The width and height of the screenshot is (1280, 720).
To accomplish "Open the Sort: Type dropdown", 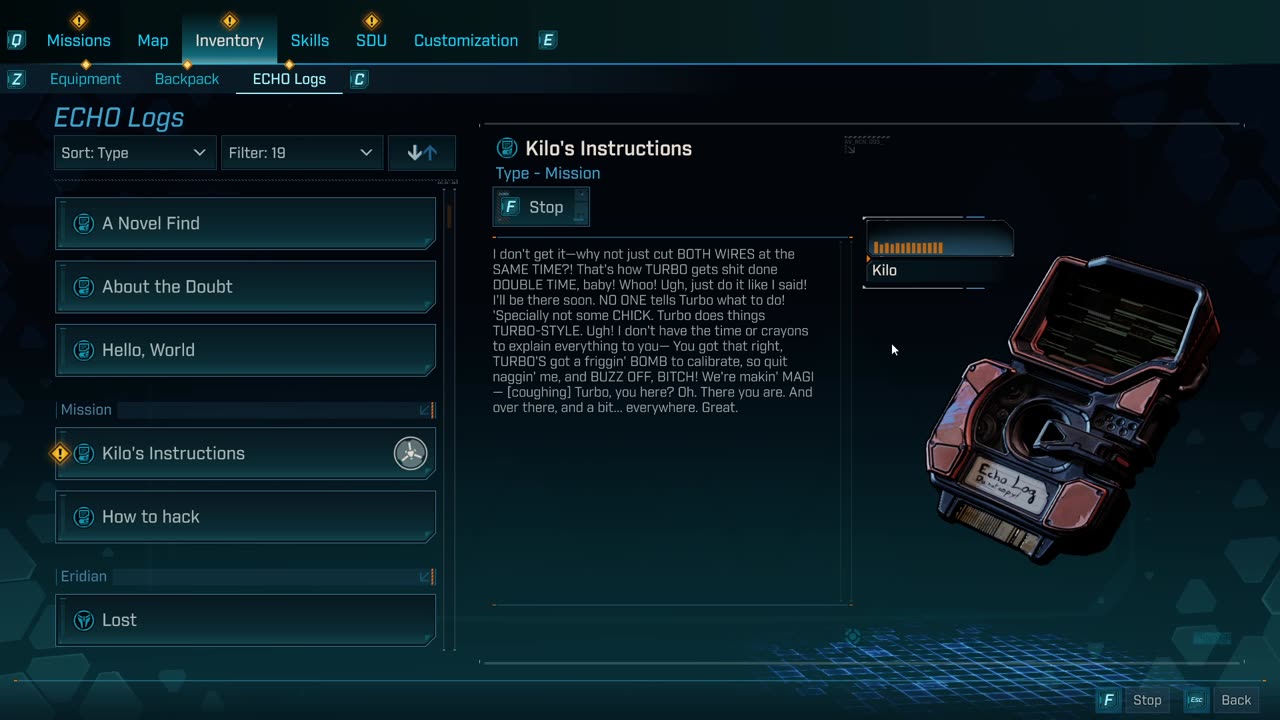I will coord(134,153).
